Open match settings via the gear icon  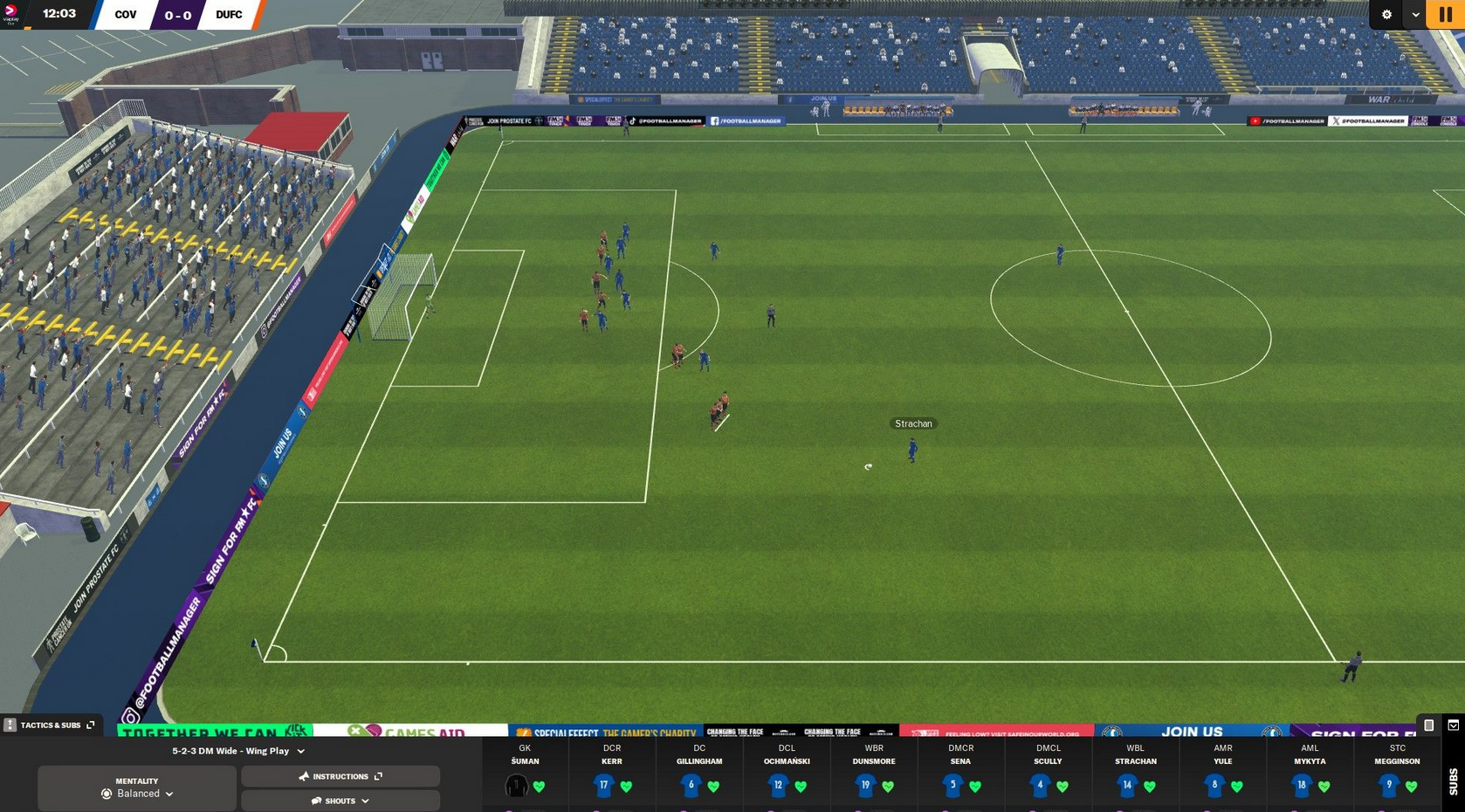point(1386,15)
